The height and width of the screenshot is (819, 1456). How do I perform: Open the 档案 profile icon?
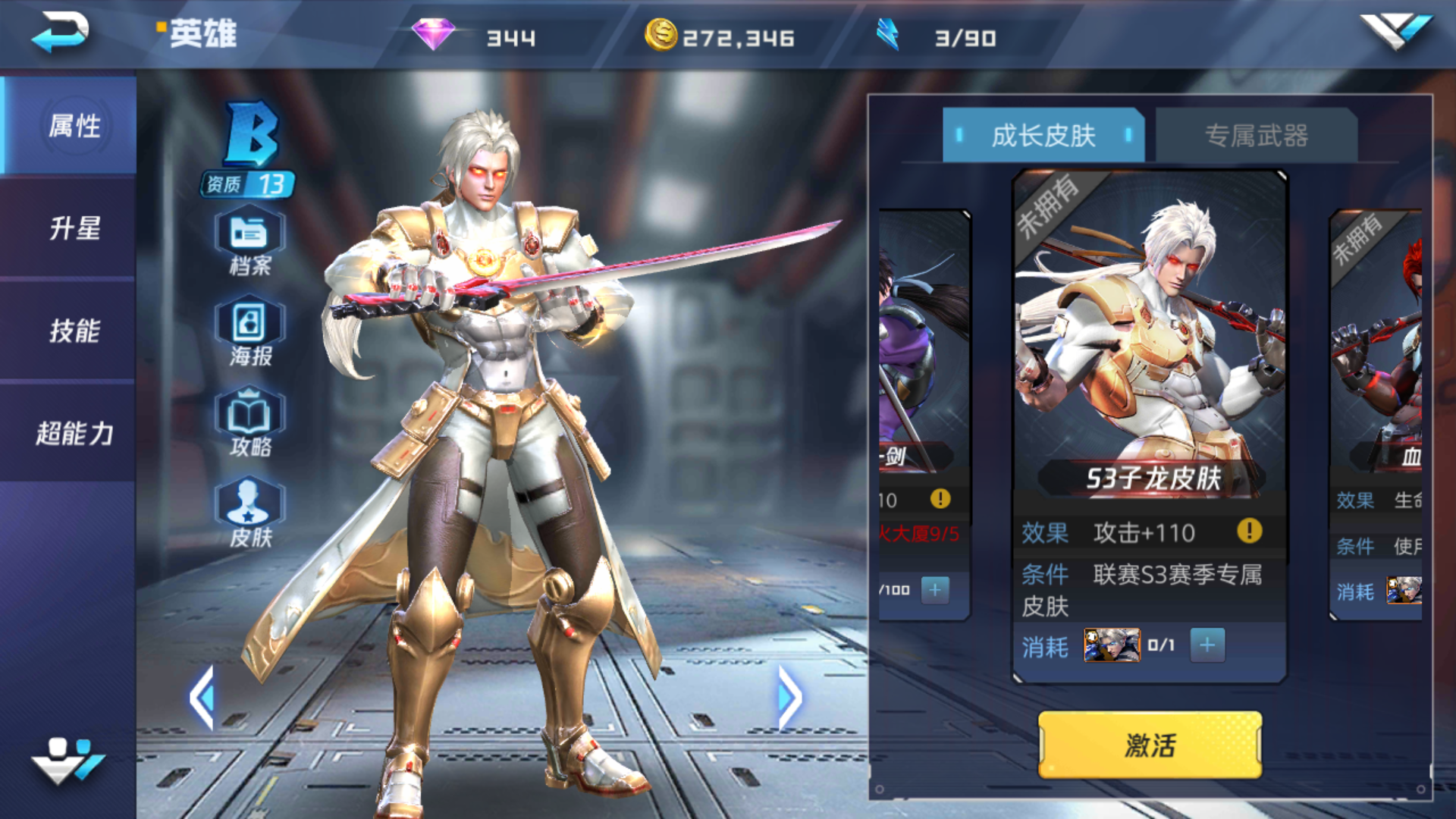click(x=249, y=241)
